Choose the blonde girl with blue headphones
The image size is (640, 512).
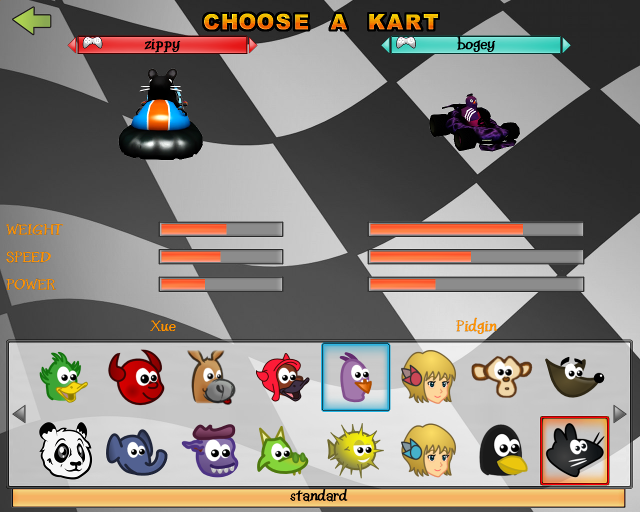[x=428, y=450]
